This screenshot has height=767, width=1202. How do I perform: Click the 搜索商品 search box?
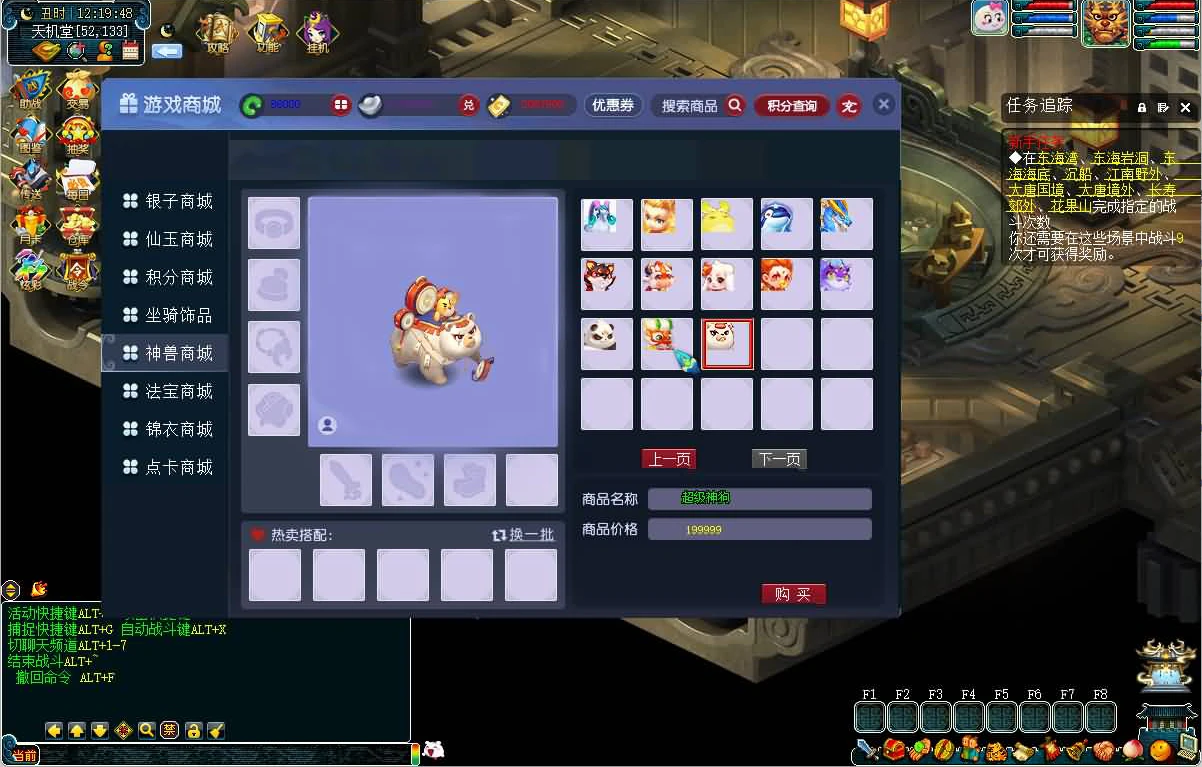point(690,106)
